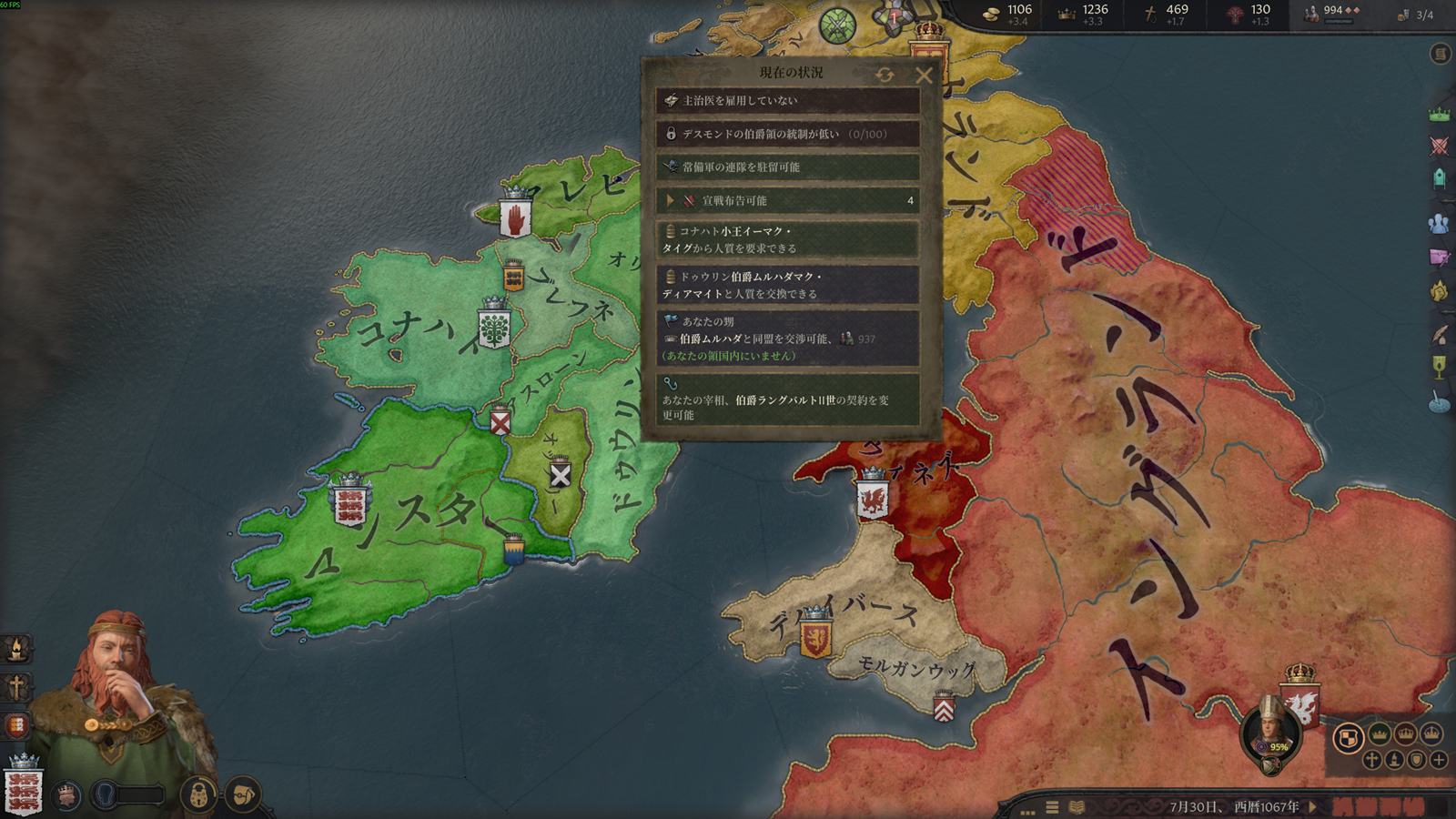Image resolution: width=1456 pixels, height=819 pixels.
Task: Open the ドゥウリン hostage exchange suggestion
Action: click(x=787, y=285)
